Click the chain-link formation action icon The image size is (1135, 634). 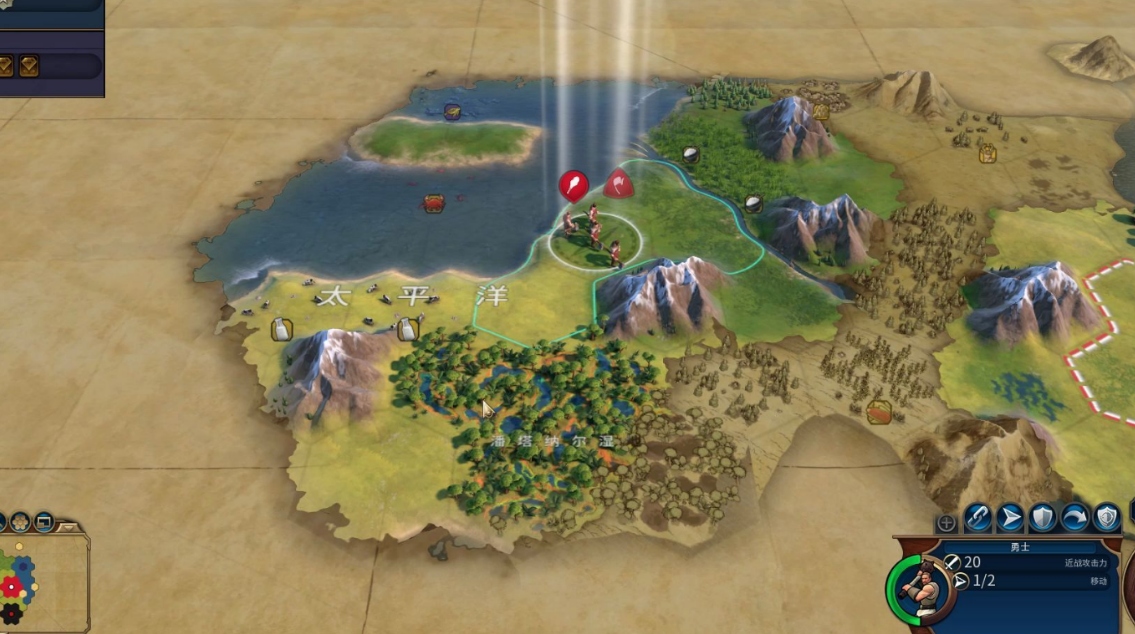point(978,518)
